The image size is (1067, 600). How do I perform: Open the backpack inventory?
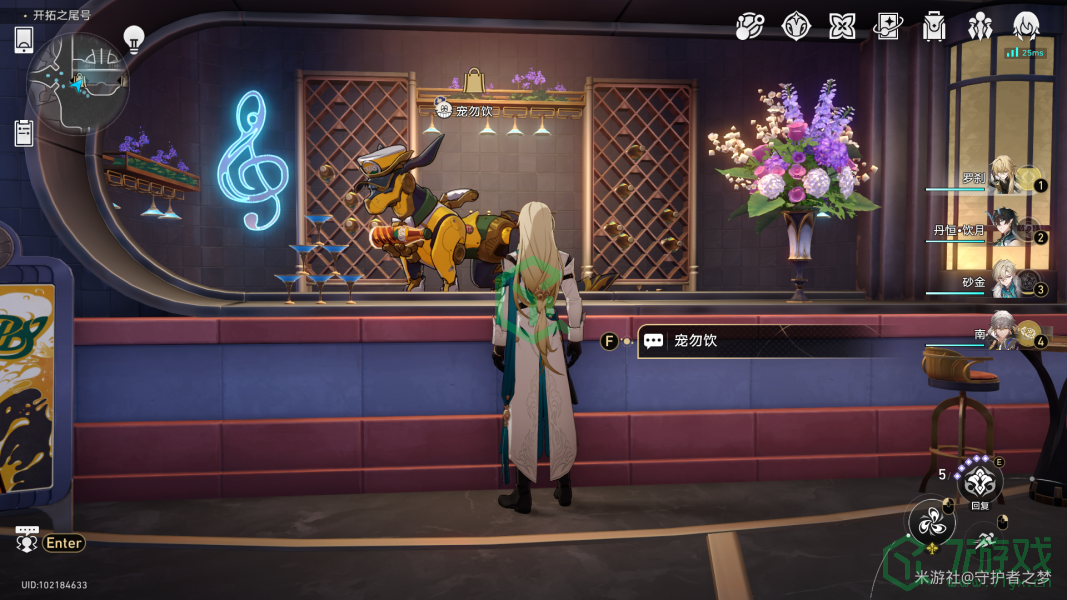coord(934,27)
